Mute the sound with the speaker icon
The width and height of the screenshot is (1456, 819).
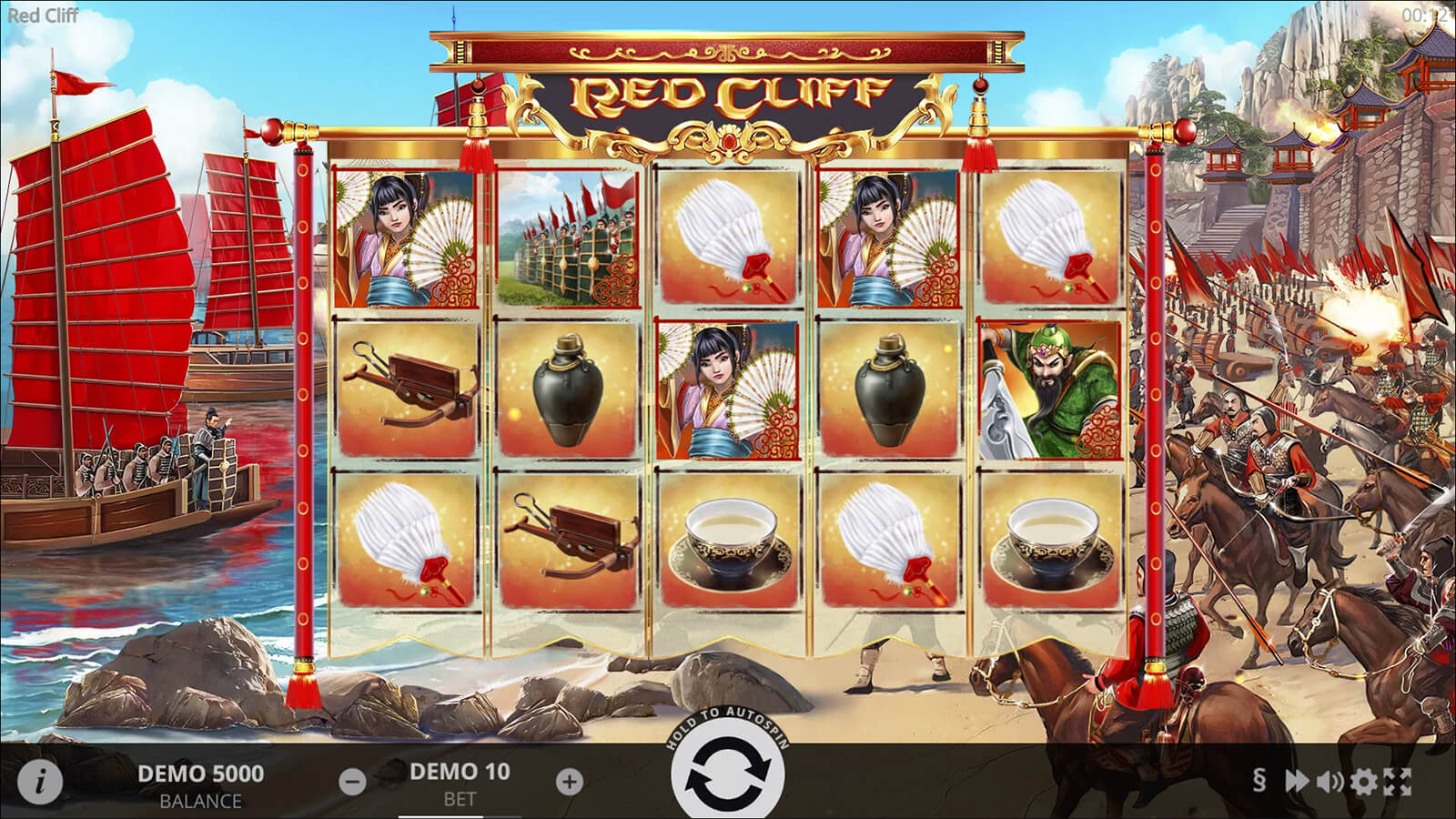(1330, 781)
